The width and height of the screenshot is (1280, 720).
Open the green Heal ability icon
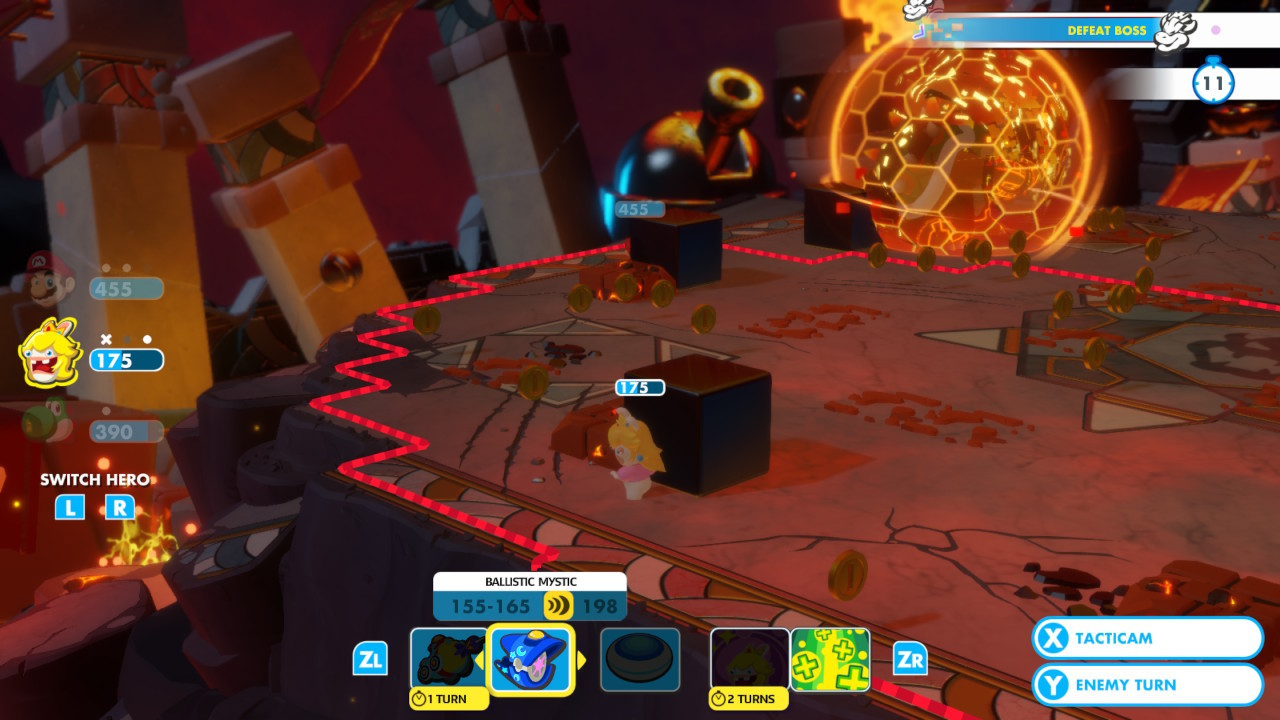click(x=831, y=658)
